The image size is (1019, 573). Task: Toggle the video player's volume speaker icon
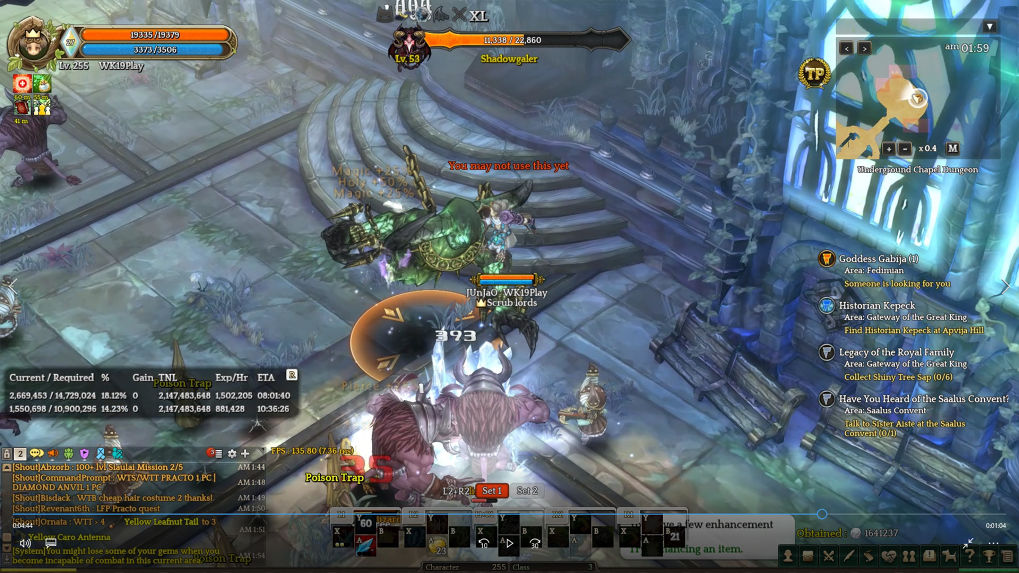tap(25, 543)
